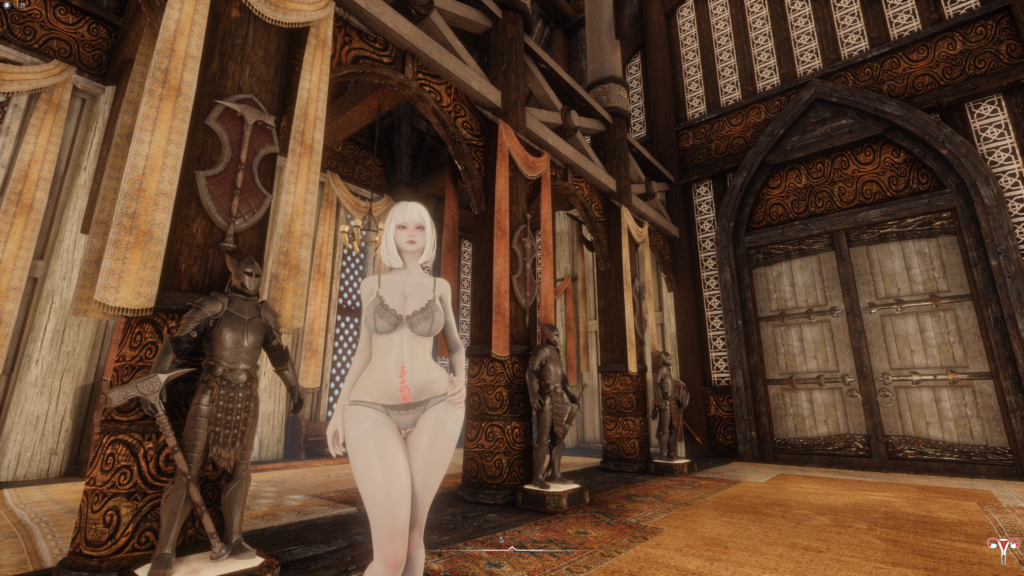Click the red and white status widget icon
The image size is (1024, 576).
coord(1001,548)
